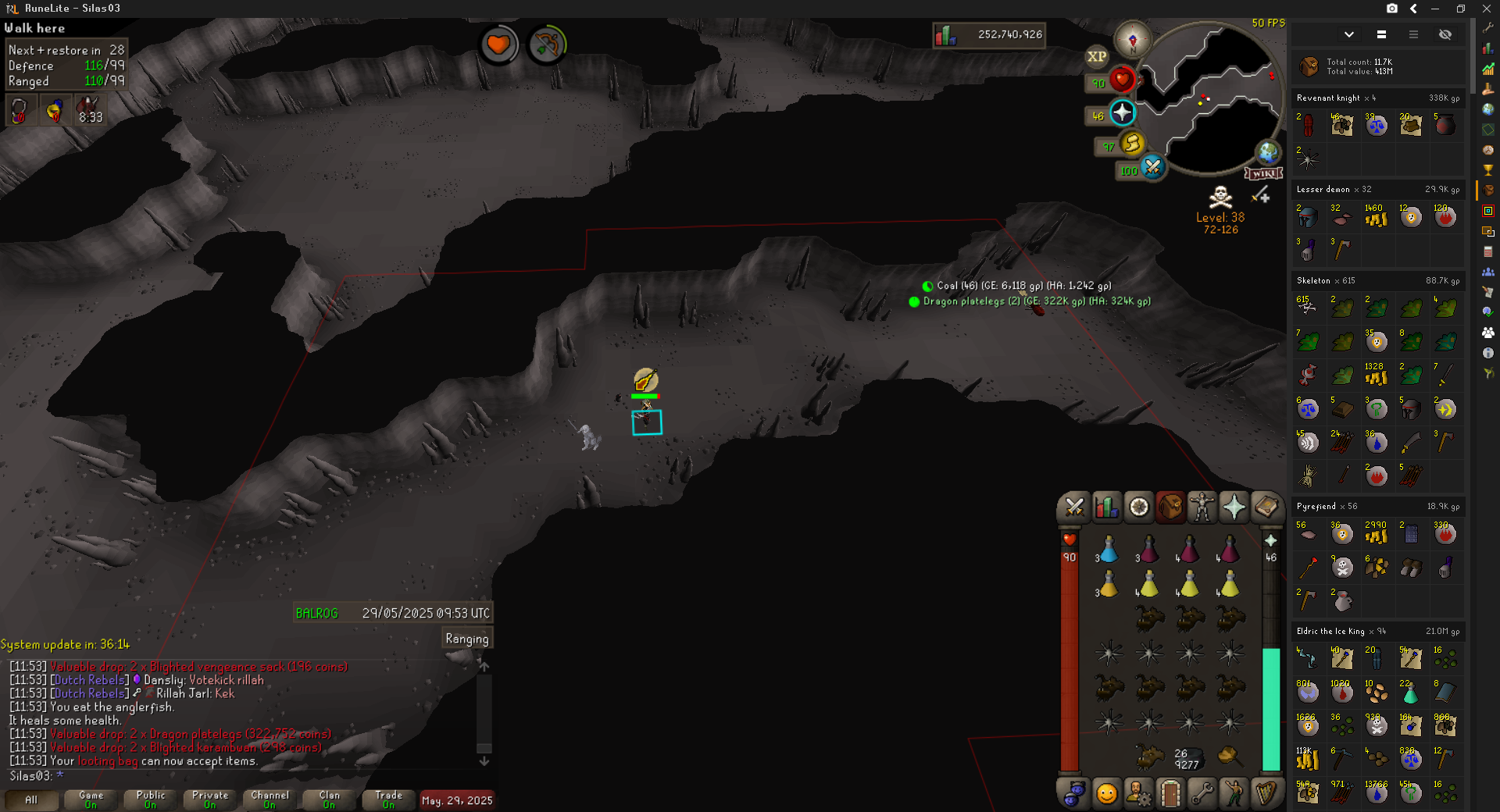Open the Logout door tab
This screenshot has width=1500, height=812.
(1170, 794)
